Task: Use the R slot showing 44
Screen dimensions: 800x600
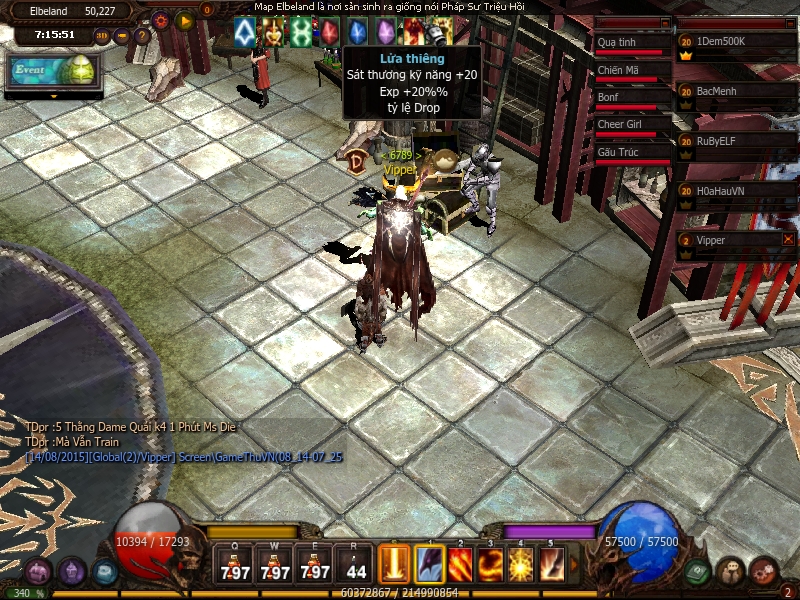Action: [x=357, y=566]
